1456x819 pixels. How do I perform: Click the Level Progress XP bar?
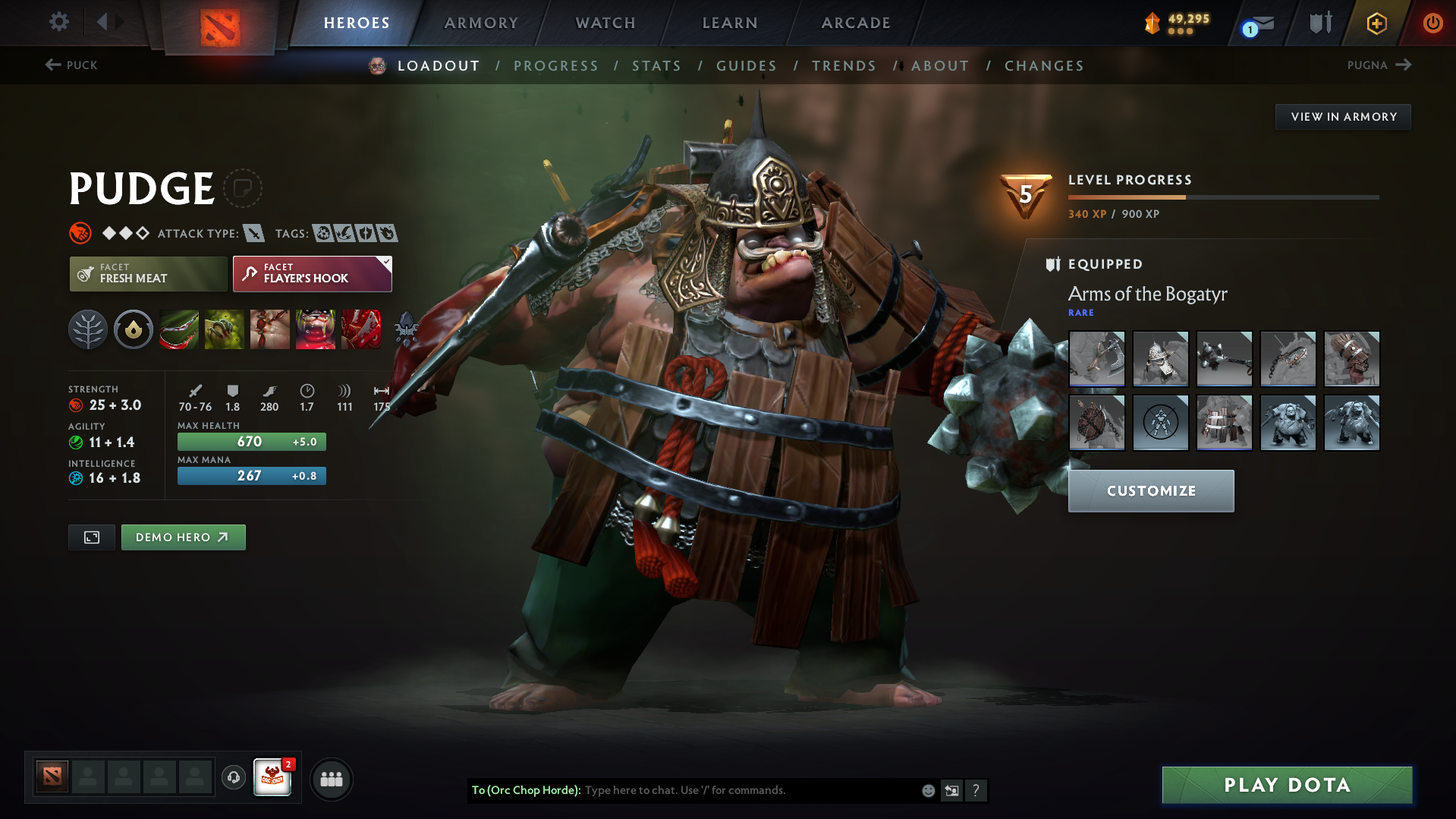pos(1223,196)
